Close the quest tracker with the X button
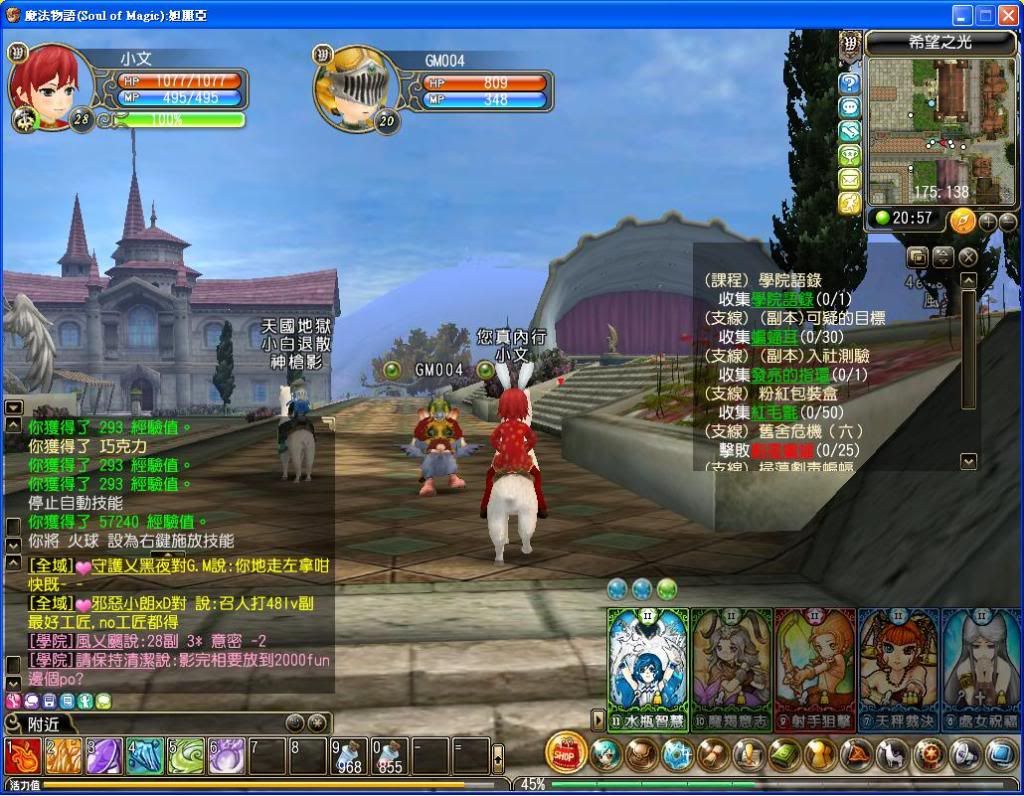The image size is (1024, 796). pos(968,257)
